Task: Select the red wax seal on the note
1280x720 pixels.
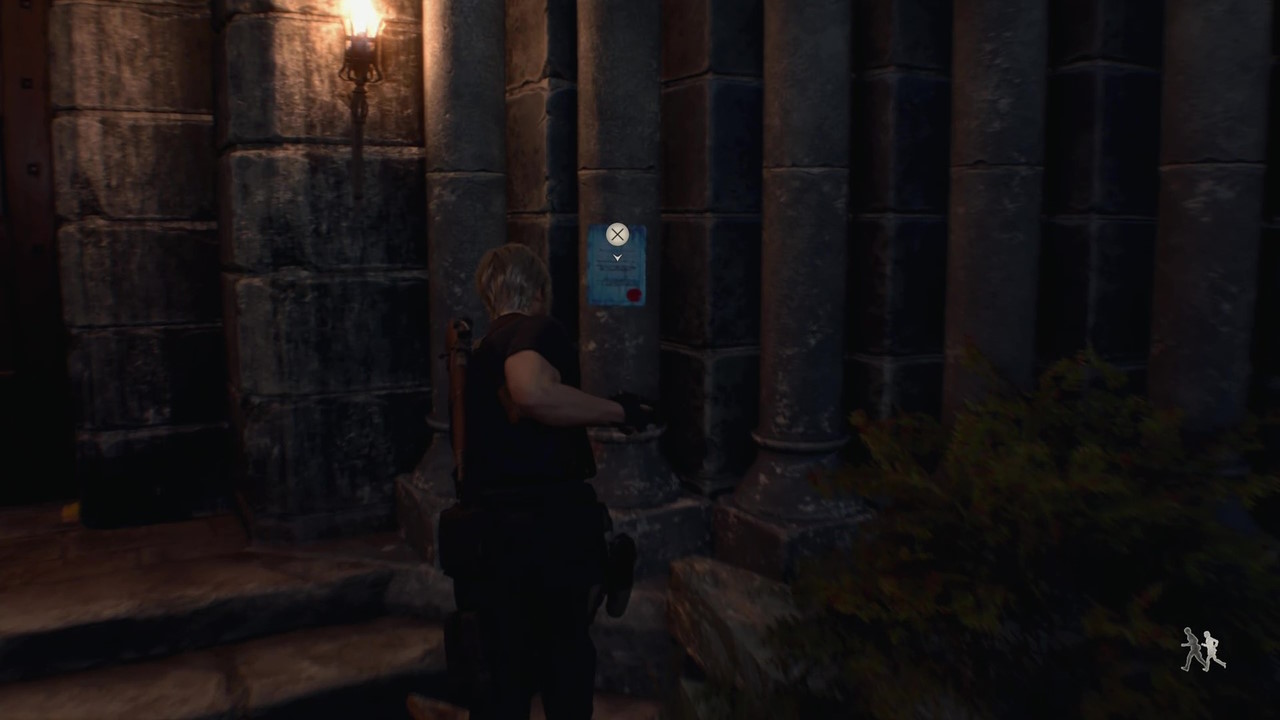Action: 634,293
